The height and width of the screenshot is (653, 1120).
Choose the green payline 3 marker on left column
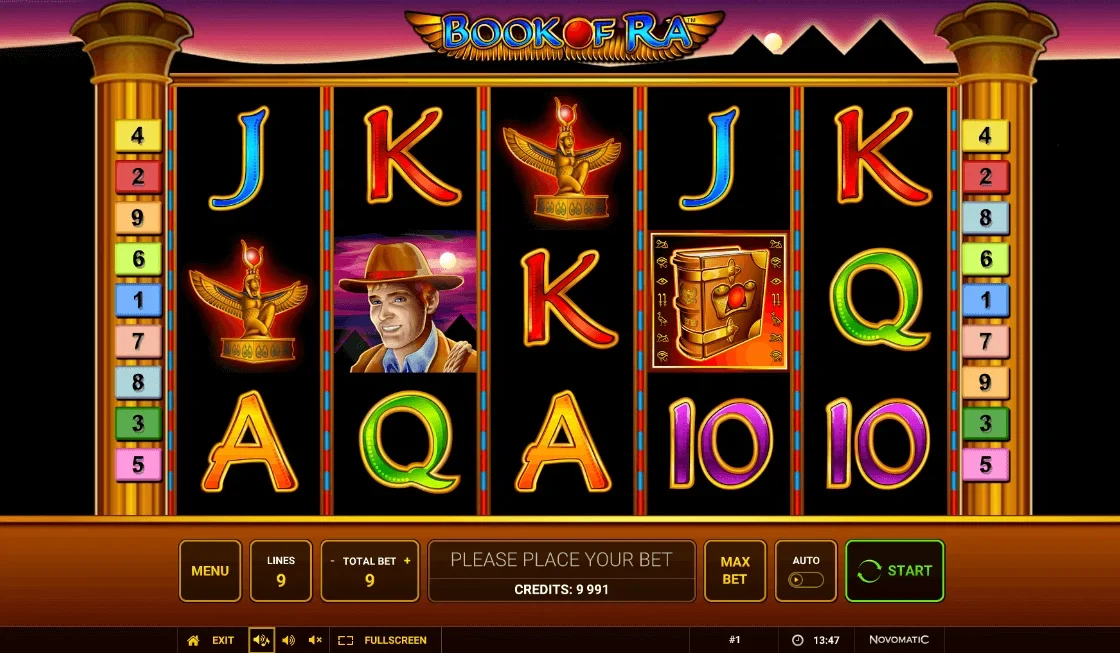[138, 423]
